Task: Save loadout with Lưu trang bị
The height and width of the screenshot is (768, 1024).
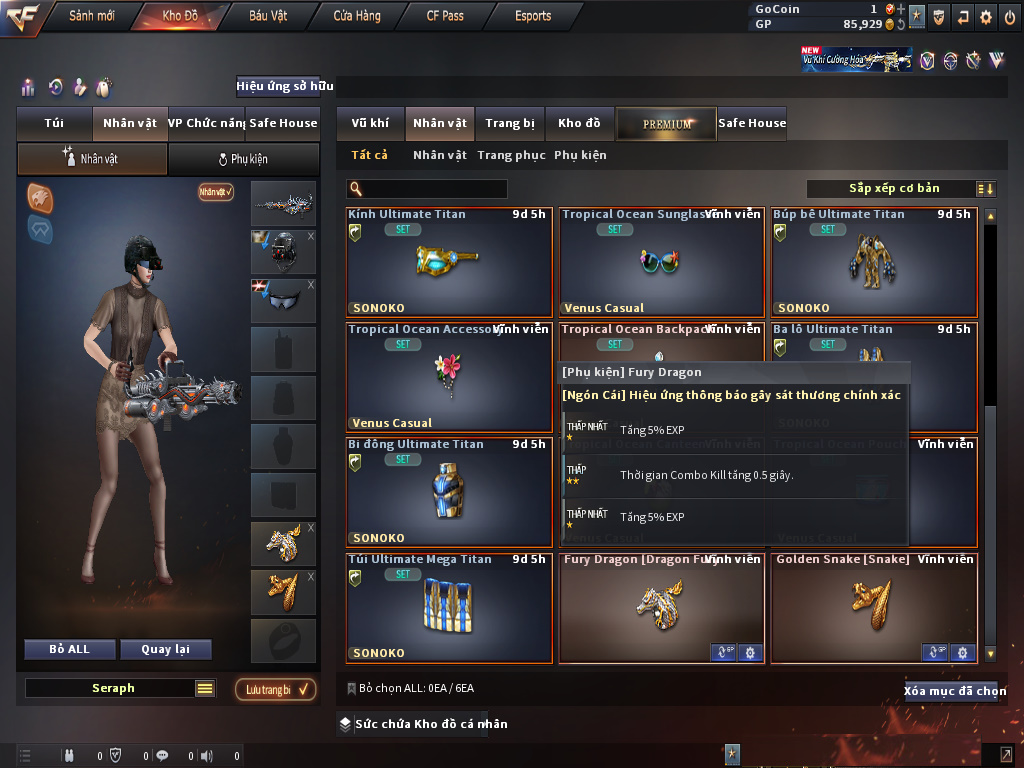Action: click(275, 689)
